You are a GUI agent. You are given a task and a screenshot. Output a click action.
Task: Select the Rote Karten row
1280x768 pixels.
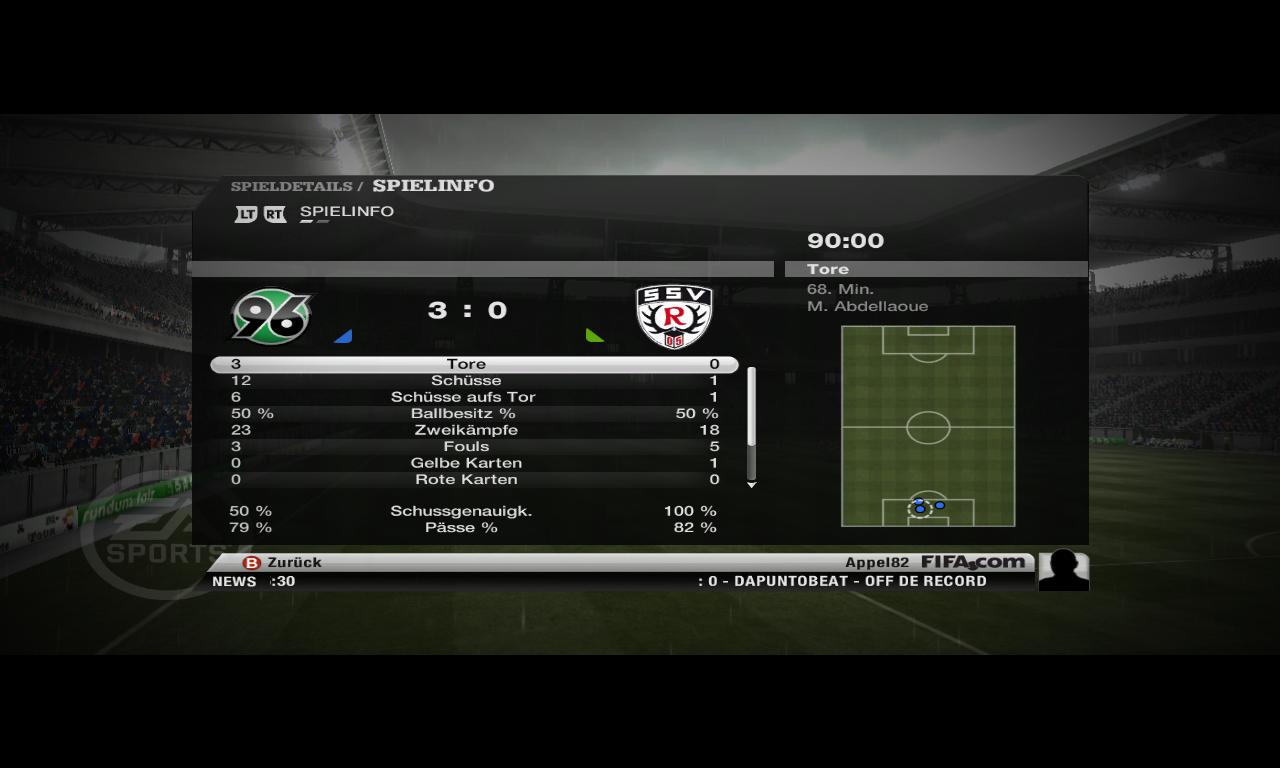(474, 480)
